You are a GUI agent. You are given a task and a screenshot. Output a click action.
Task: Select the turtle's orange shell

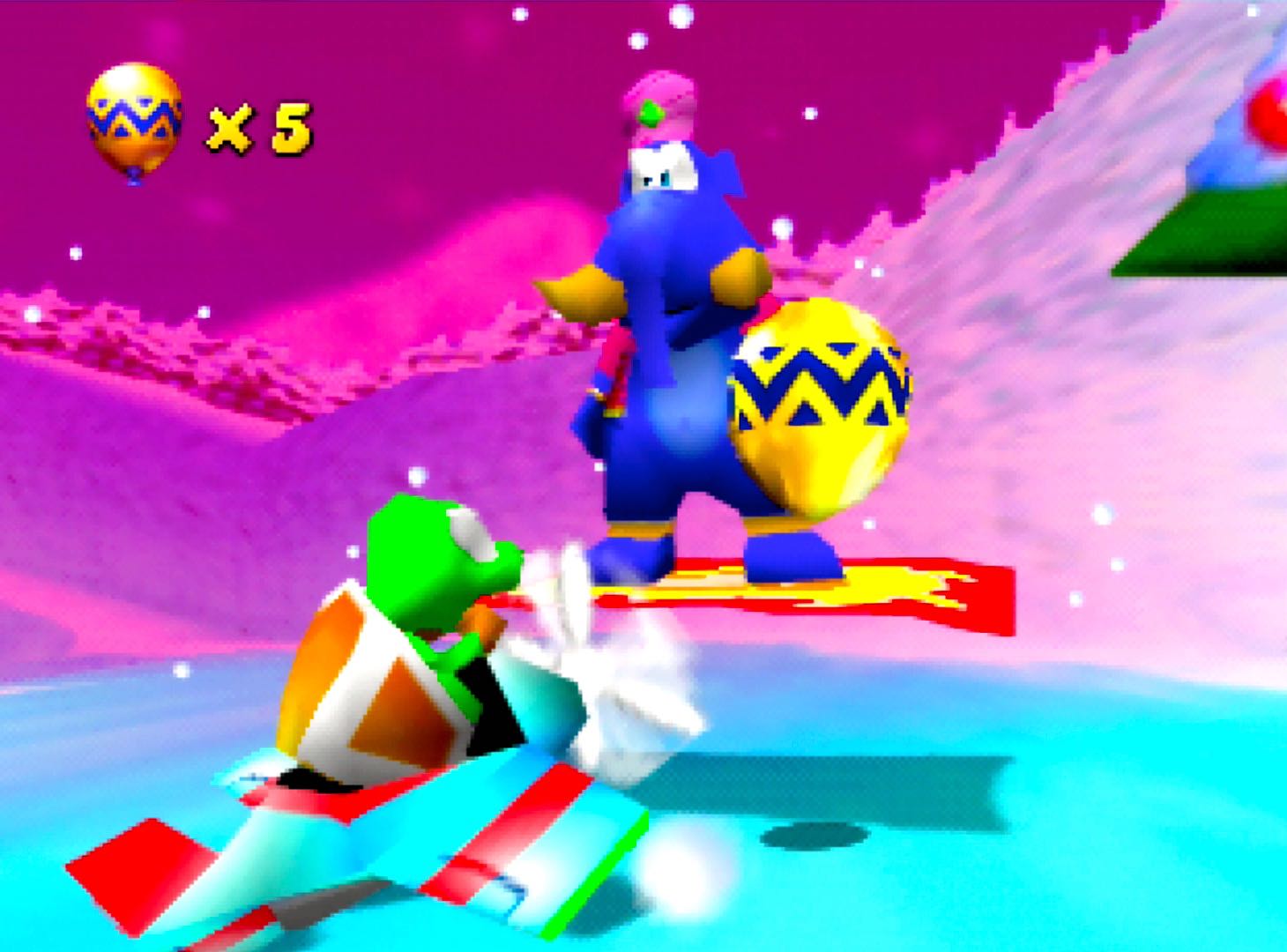click(x=353, y=696)
